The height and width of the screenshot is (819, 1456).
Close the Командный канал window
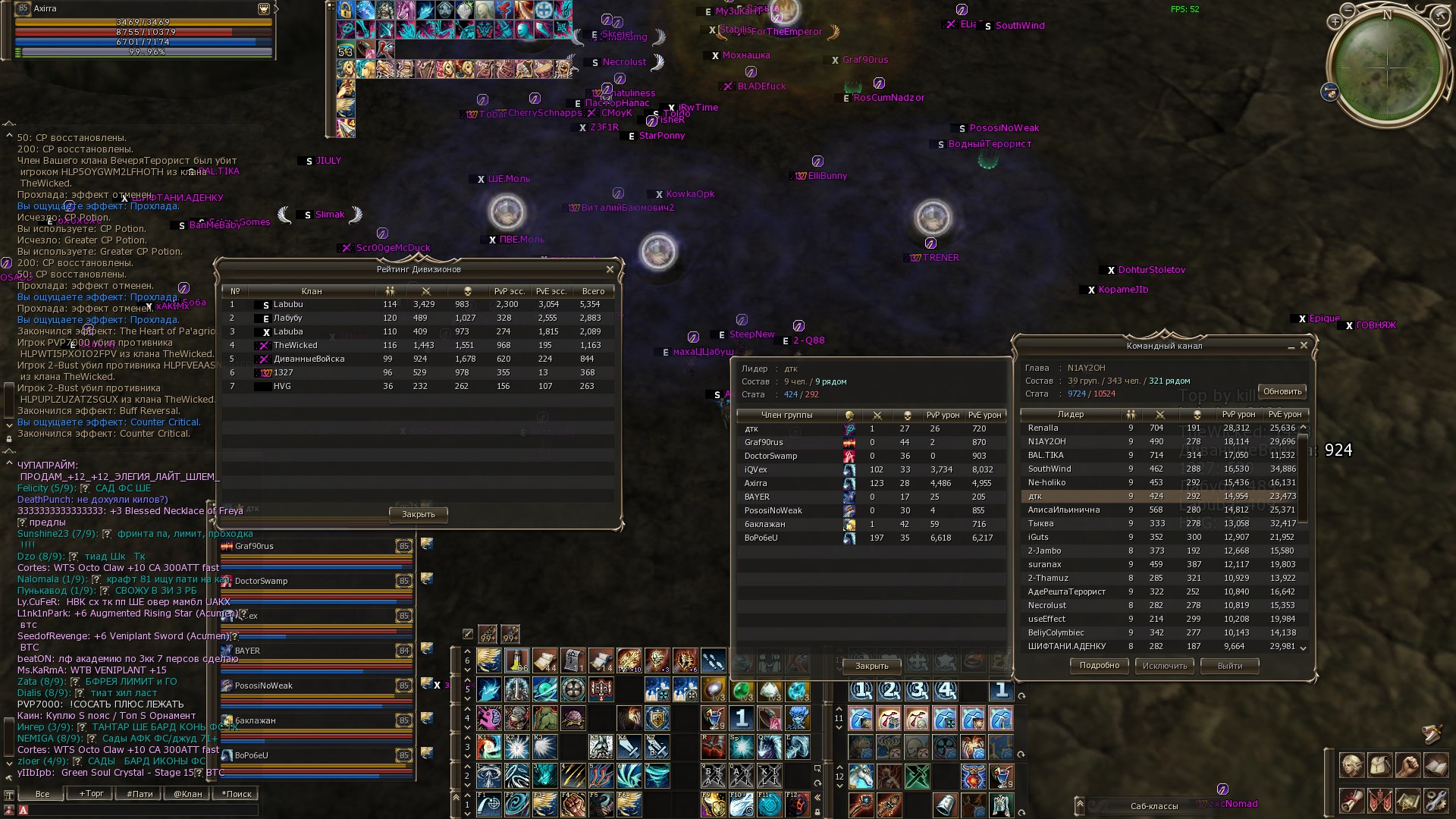1304,345
